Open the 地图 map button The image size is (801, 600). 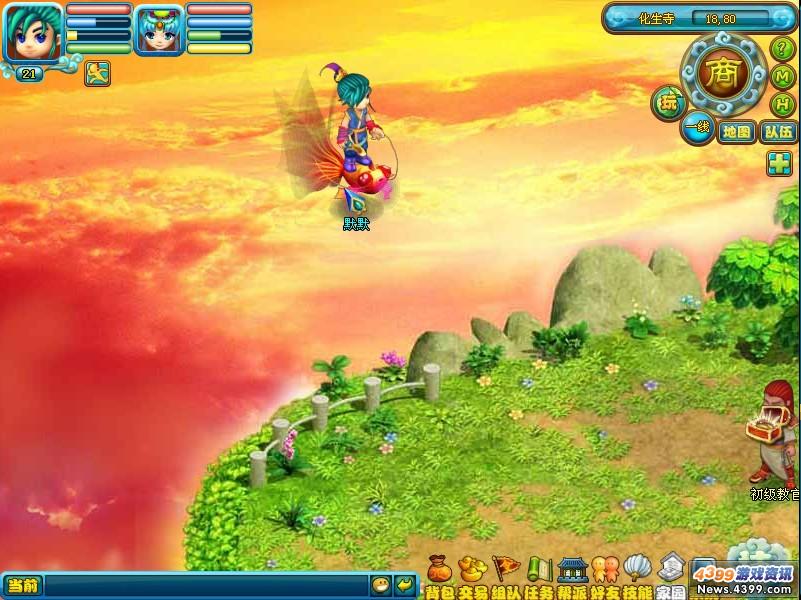pyautogui.click(x=736, y=131)
